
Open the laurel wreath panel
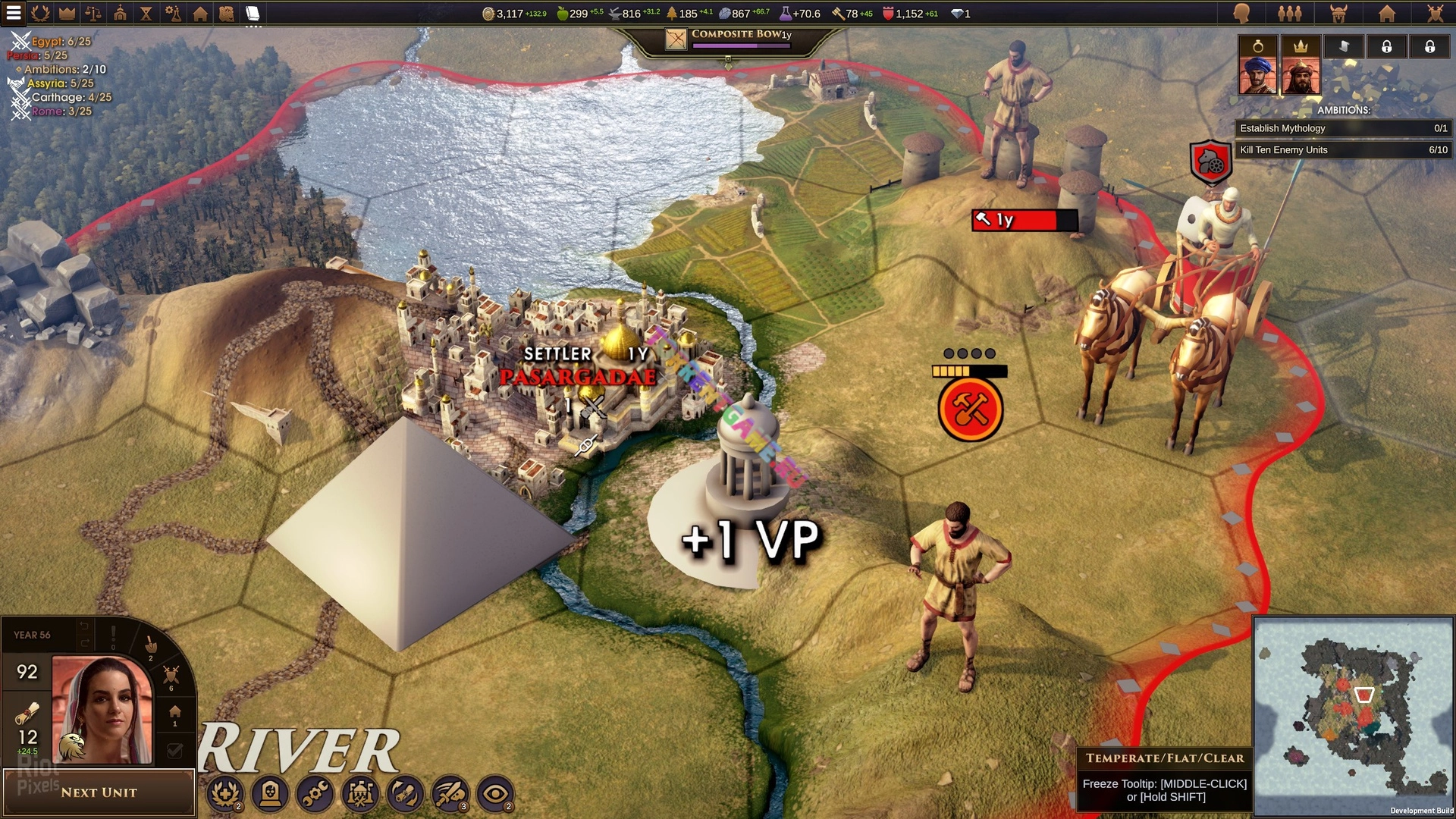pos(41,13)
